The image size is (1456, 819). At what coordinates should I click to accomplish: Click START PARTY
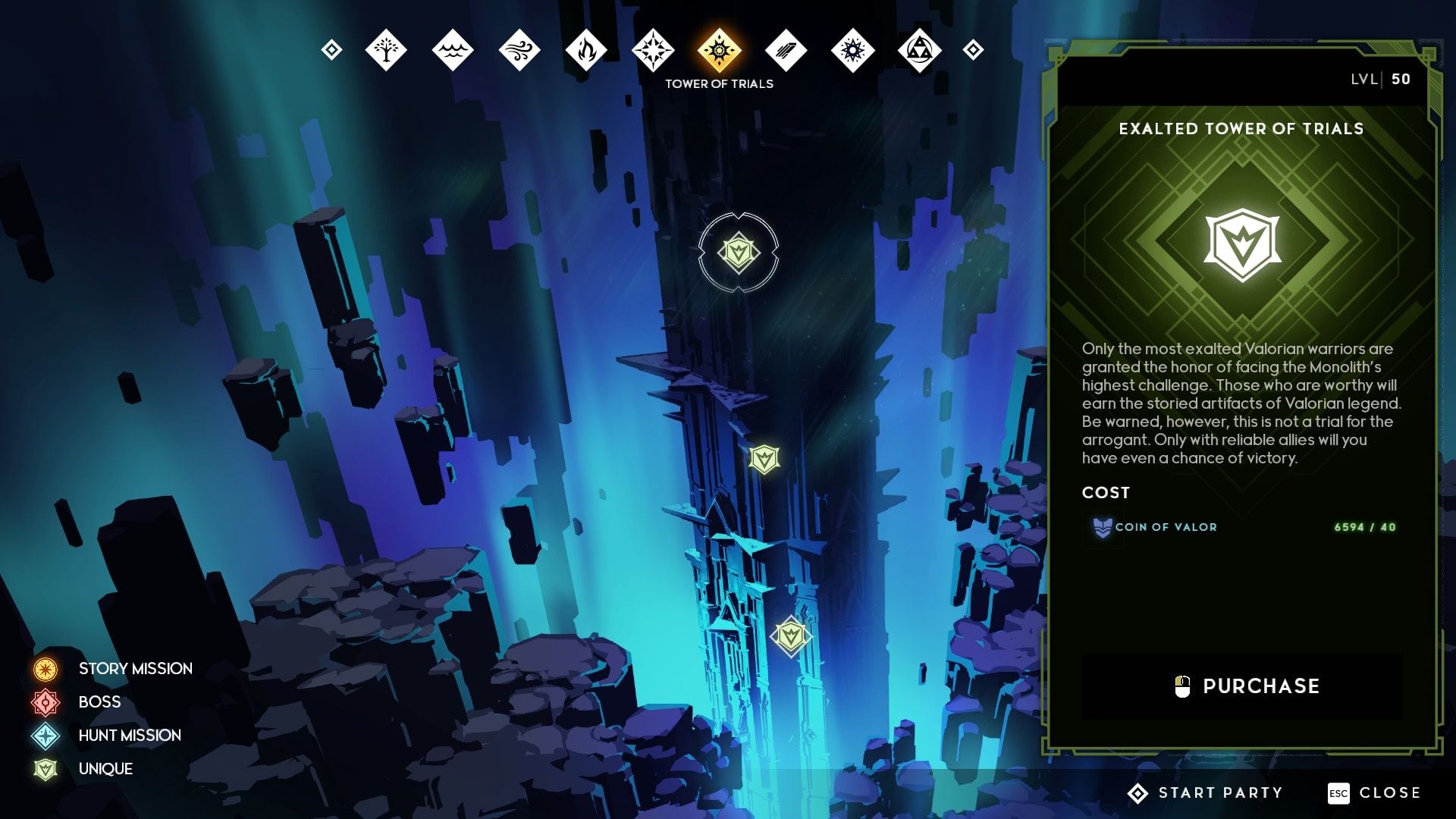tap(1206, 792)
